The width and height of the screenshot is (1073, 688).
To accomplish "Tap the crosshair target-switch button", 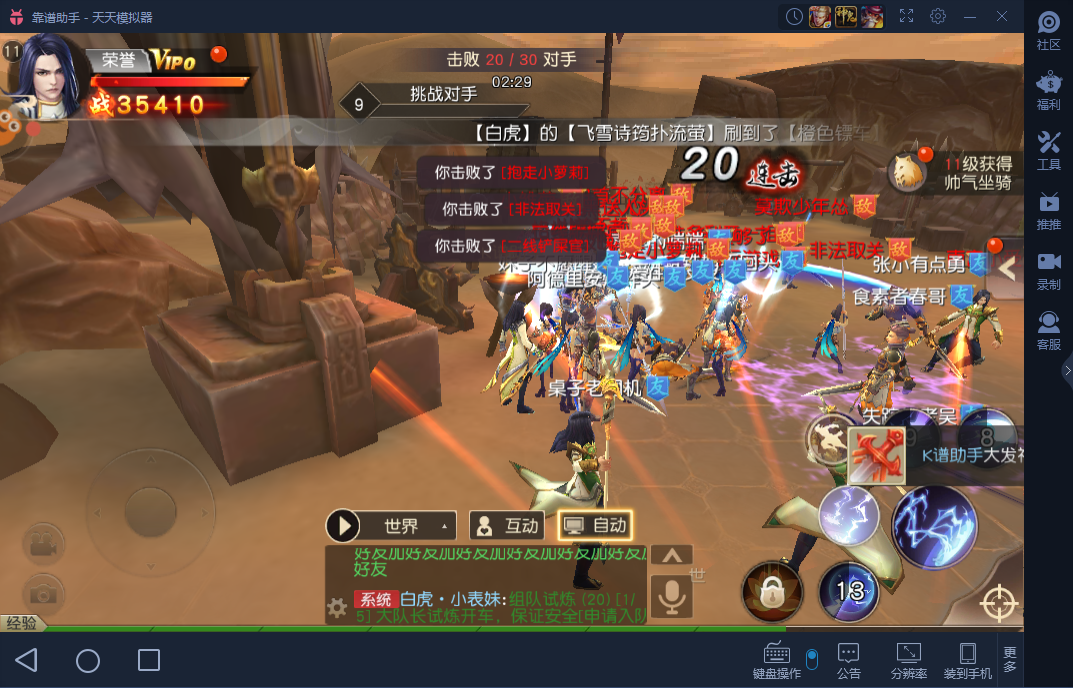I will (x=997, y=603).
